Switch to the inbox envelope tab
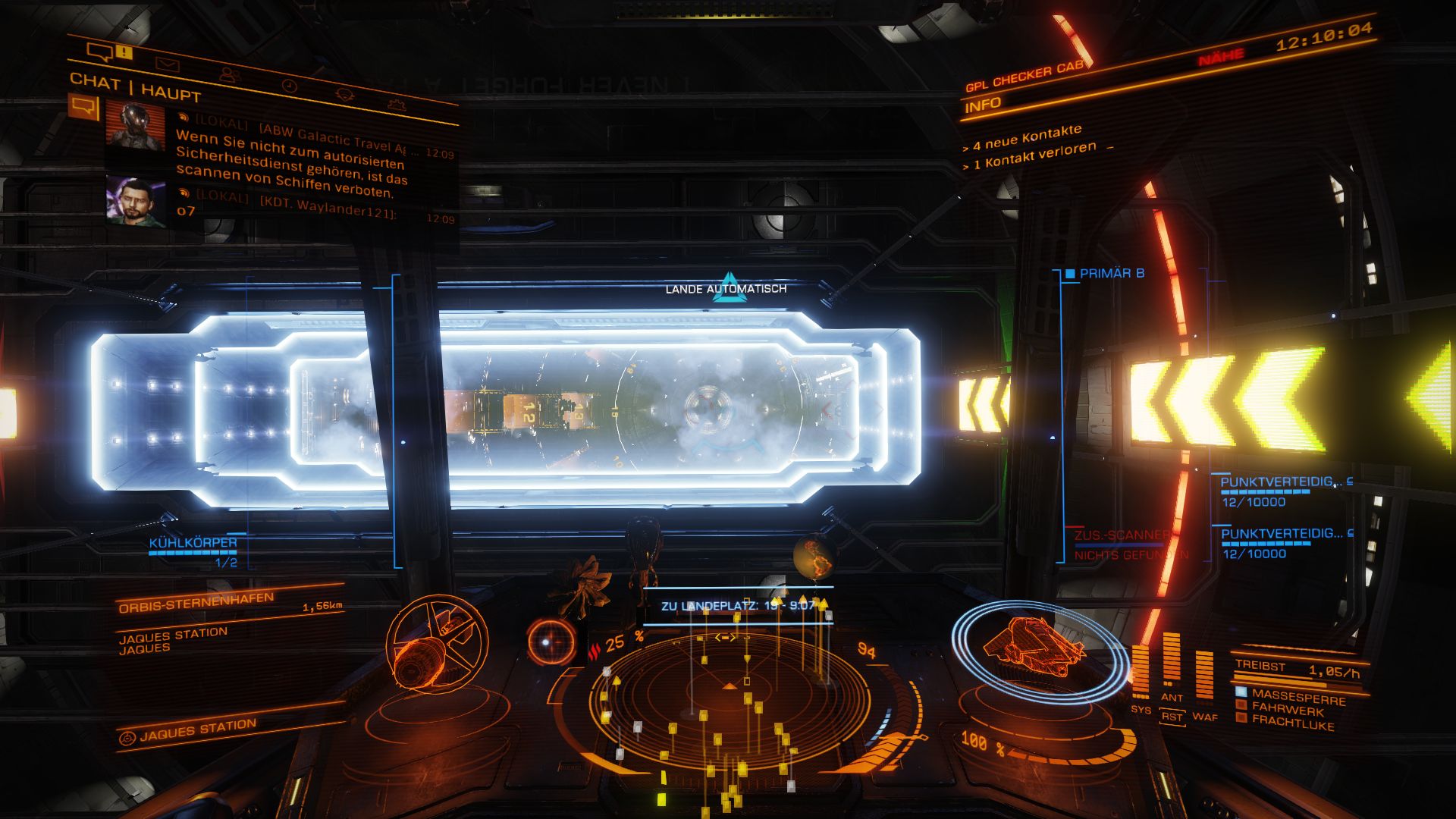This screenshot has height=819, width=1456. (x=167, y=64)
